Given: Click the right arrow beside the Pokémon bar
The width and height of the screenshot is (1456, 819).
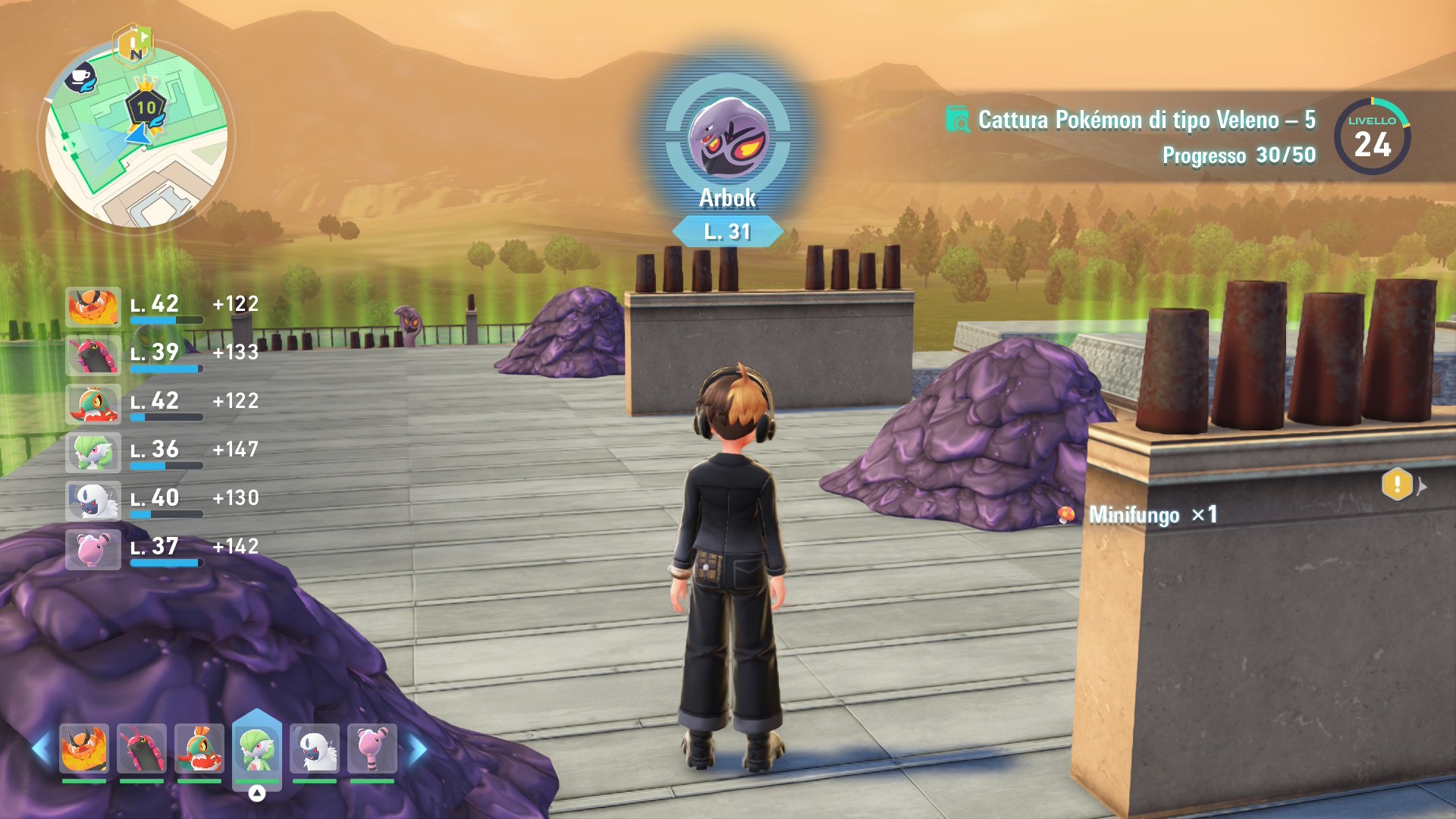Looking at the screenshot, I should (x=418, y=749).
